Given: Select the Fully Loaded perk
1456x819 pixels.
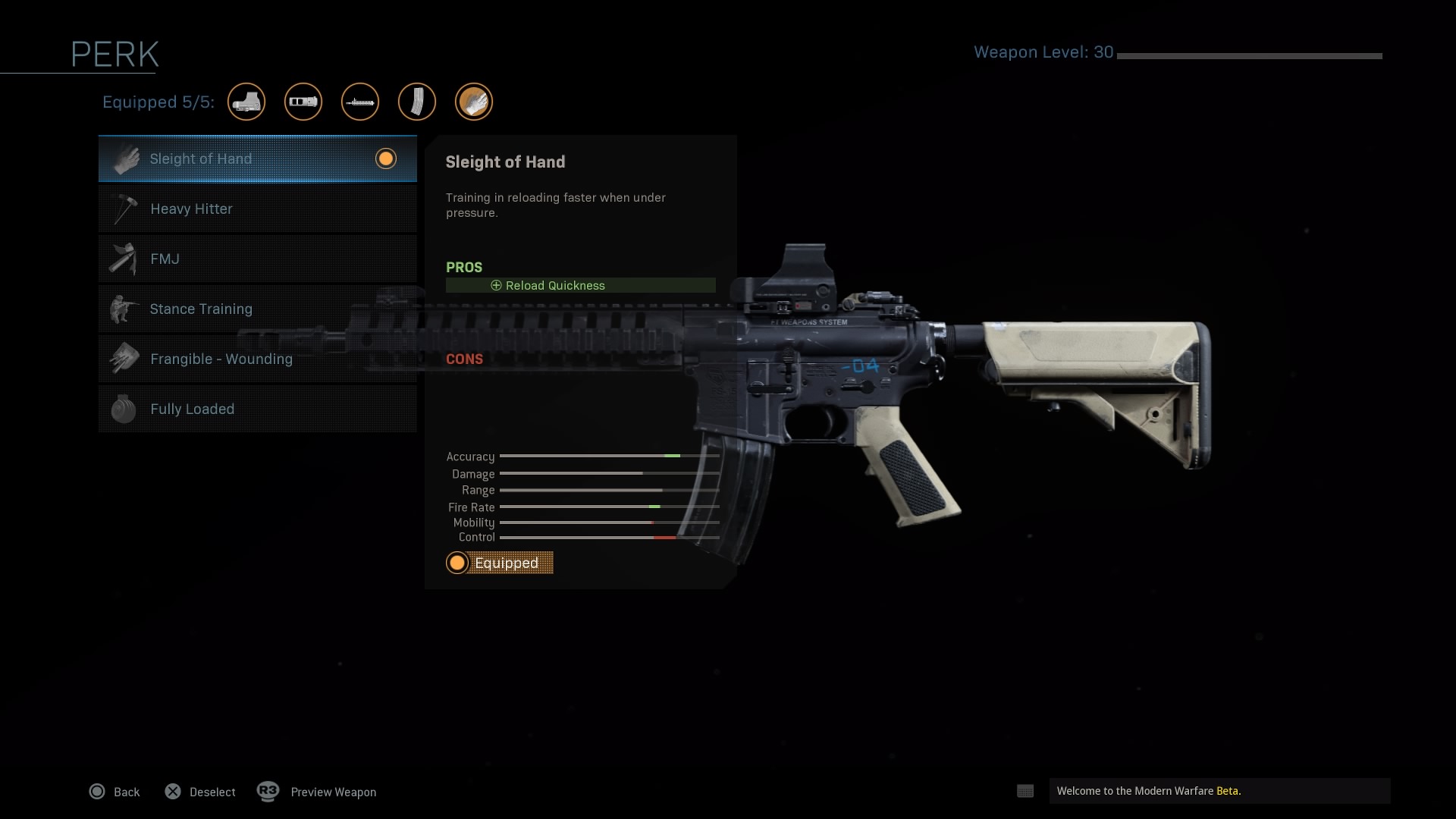Looking at the screenshot, I should point(257,409).
